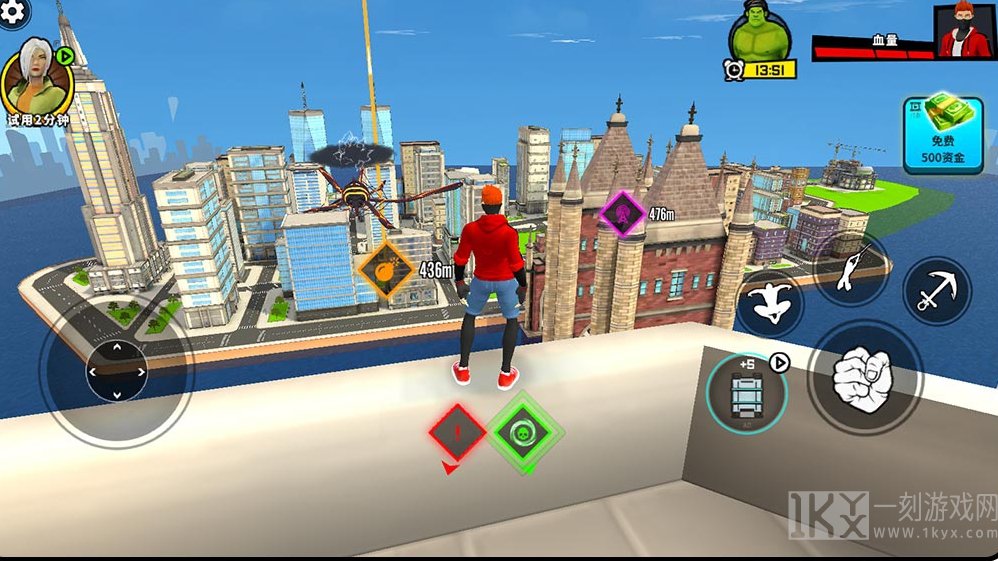Select the purple skull mission marker
The image size is (998, 561).
tap(622, 212)
